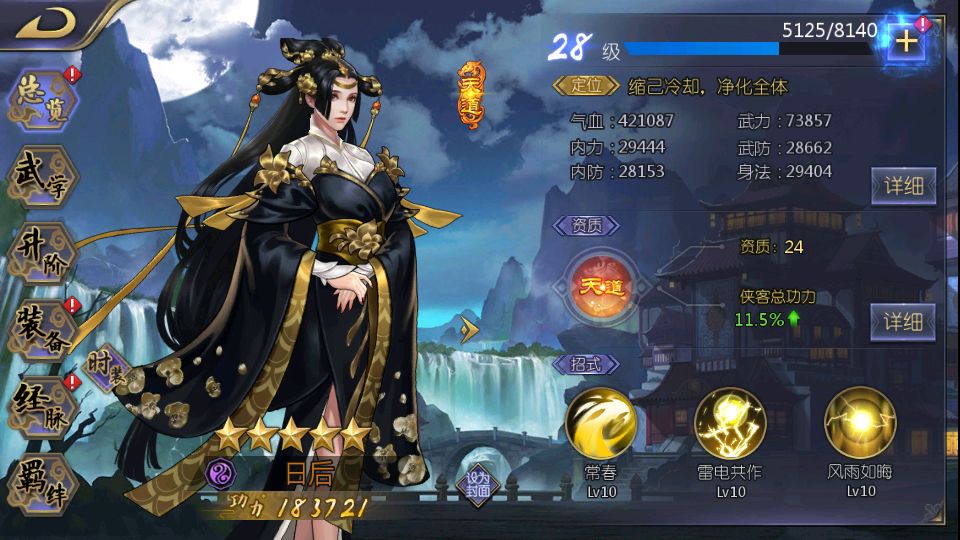960x540 pixels.
Task: Show 详细 details for the attribute stats
Action: (903, 185)
